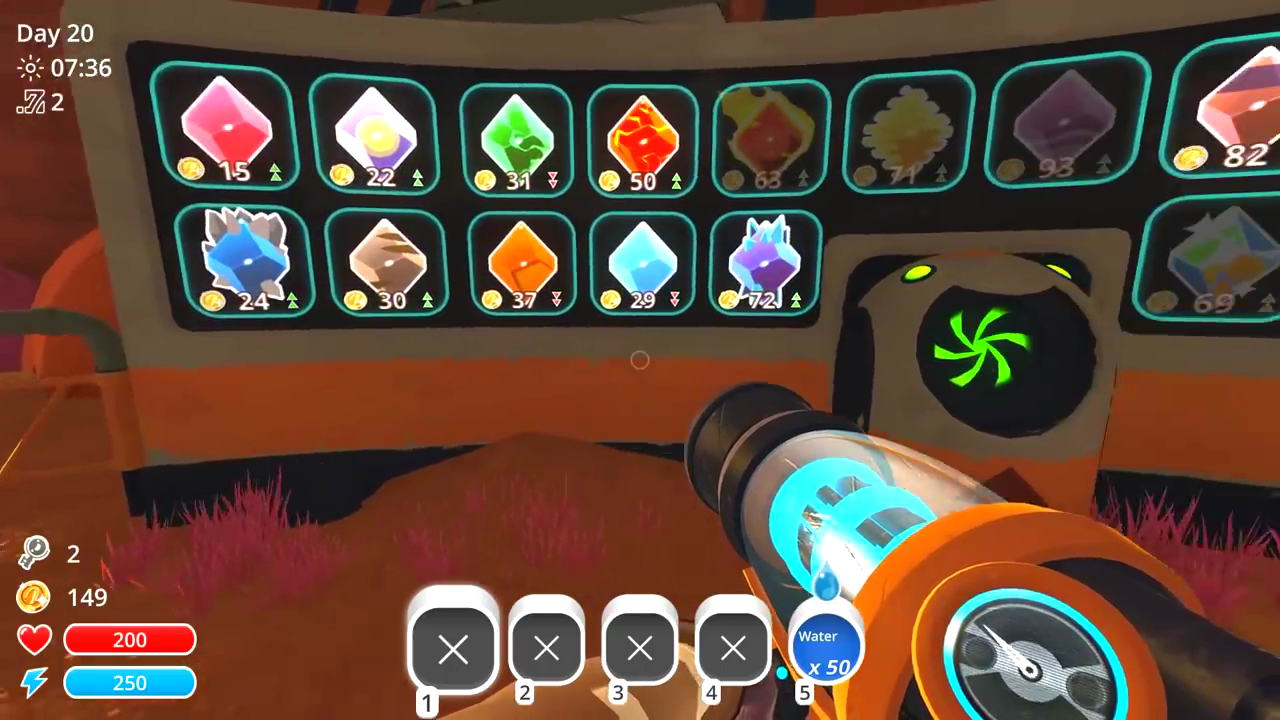Select the Crystal plort priced at 29
The width and height of the screenshot is (1280, 720).
[641, 258]
